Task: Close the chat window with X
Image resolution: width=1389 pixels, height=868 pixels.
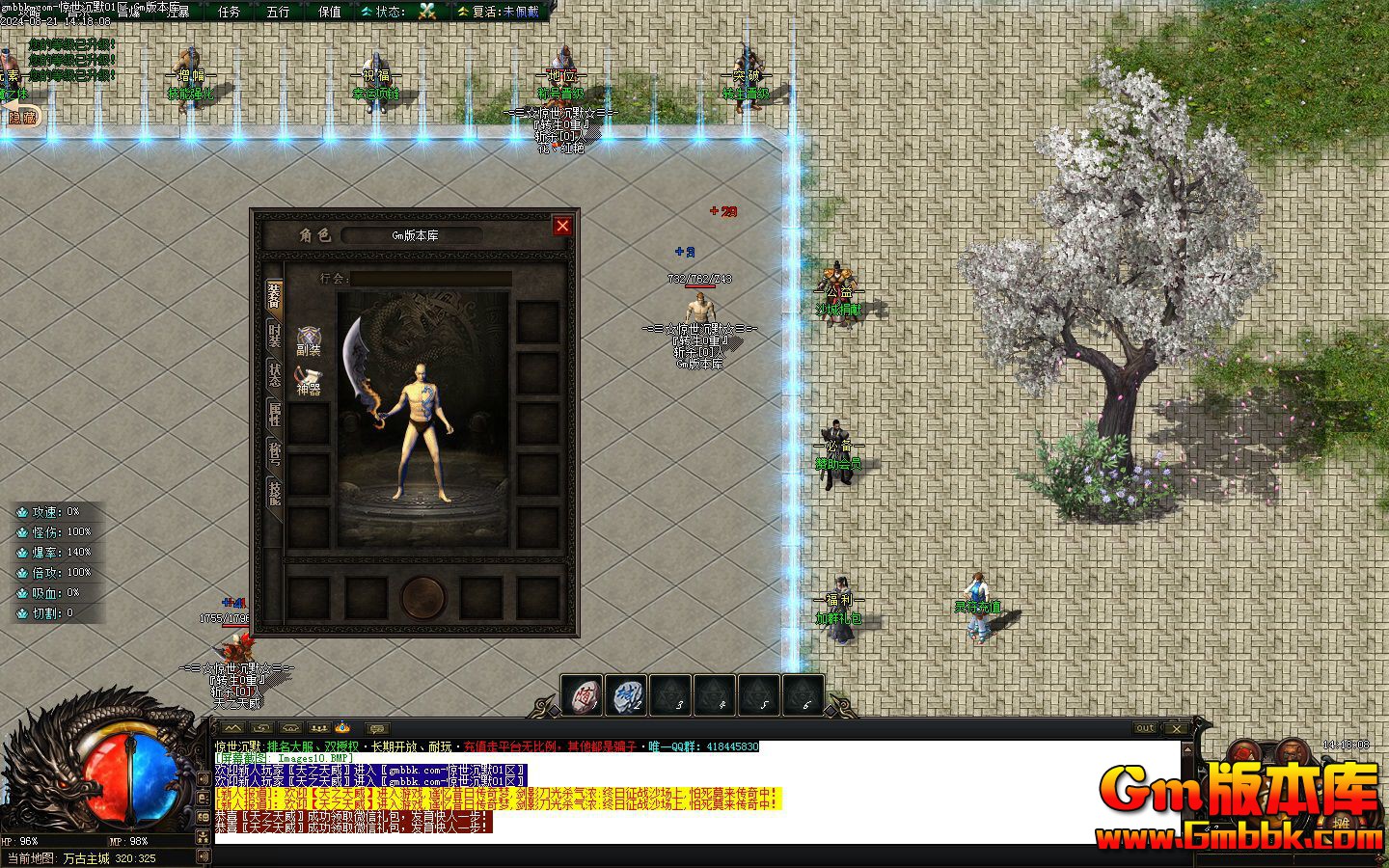Action: pyautogui.click(x=1176, y=728)
